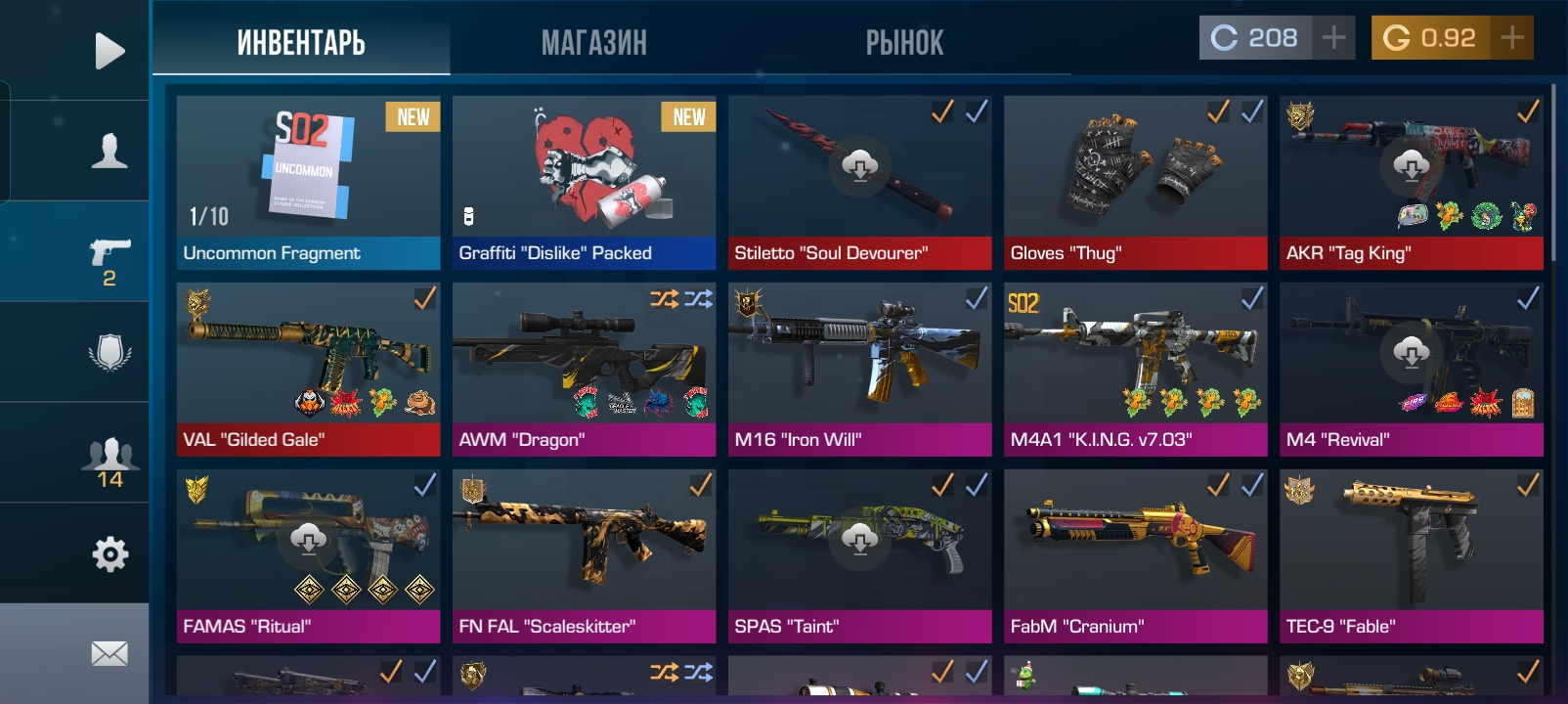Select the AKR "Tag King" skin
Image resolution: width=1568 pixels, height=704 pixels.
[1411, 182]
